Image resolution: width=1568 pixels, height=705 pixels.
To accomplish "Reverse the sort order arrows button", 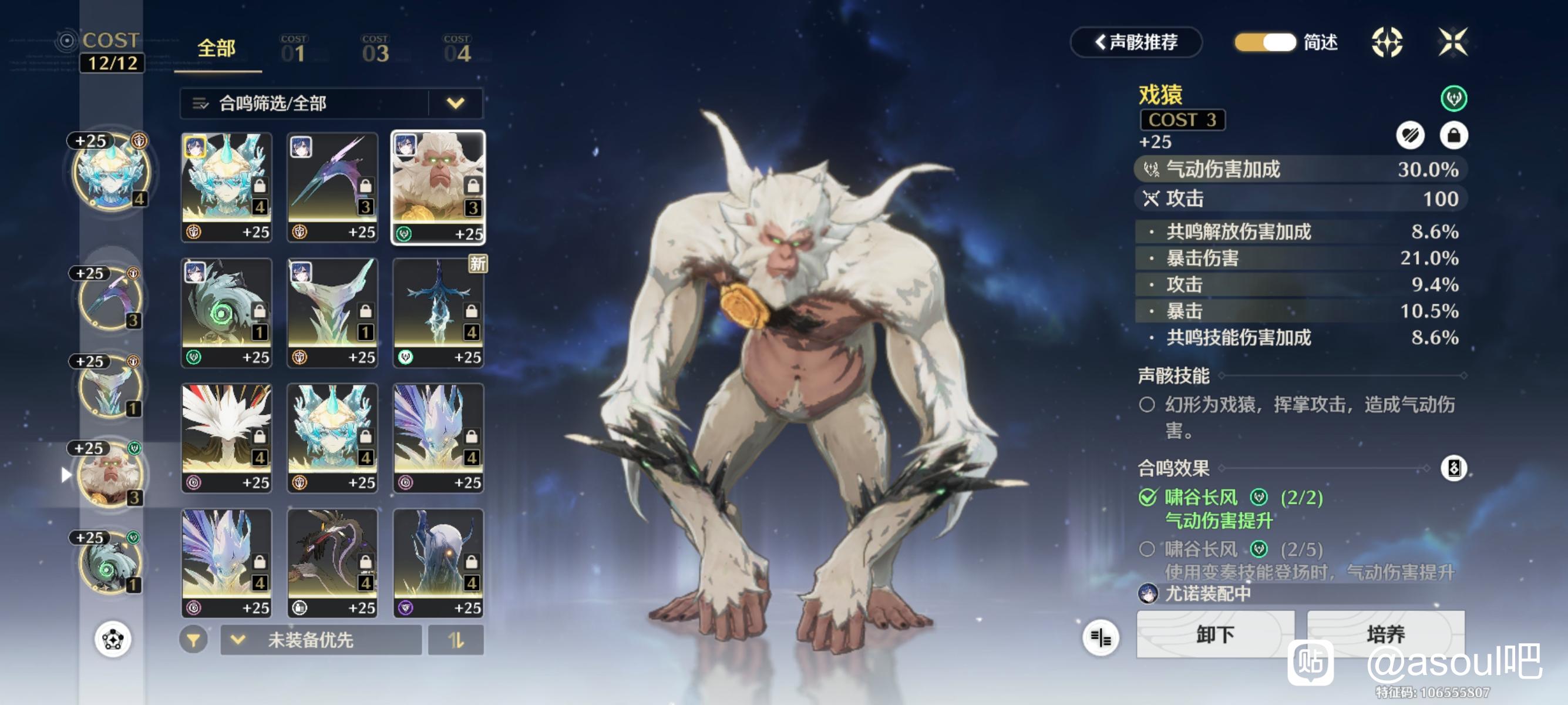I will (x=456, y=640).
